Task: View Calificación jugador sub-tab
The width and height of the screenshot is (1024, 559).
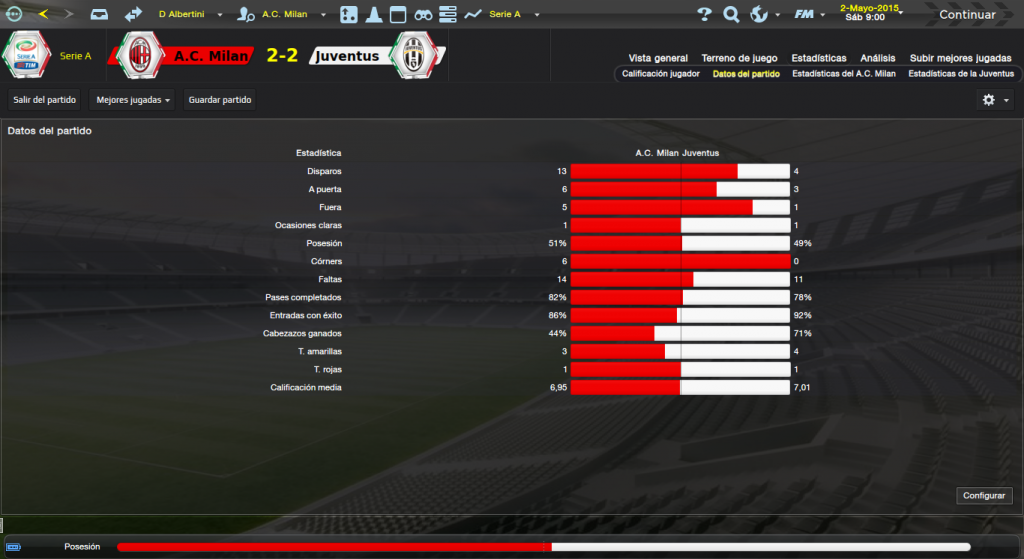Action: pos(661,74)
